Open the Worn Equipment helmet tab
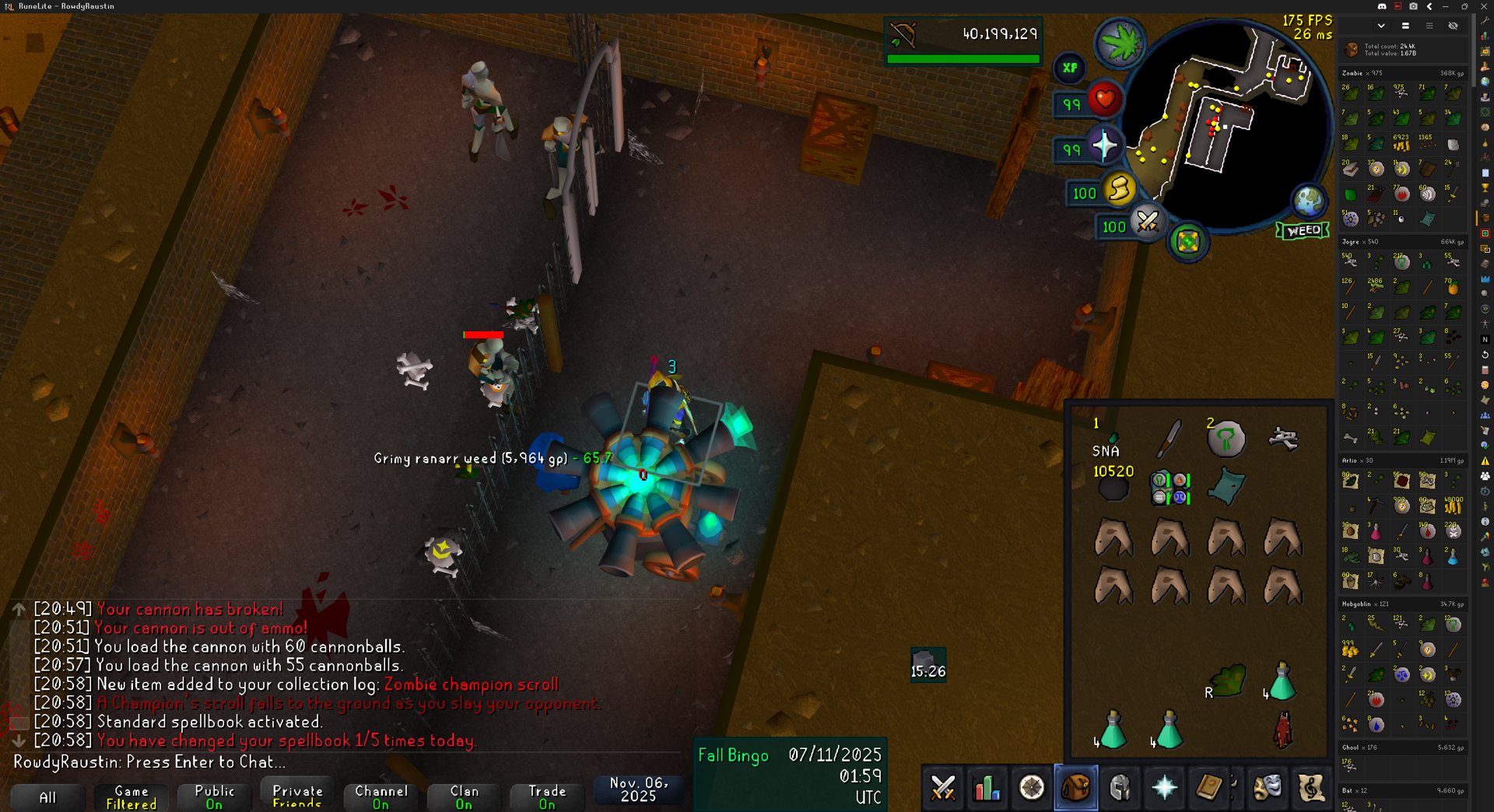 [1120, 788]
